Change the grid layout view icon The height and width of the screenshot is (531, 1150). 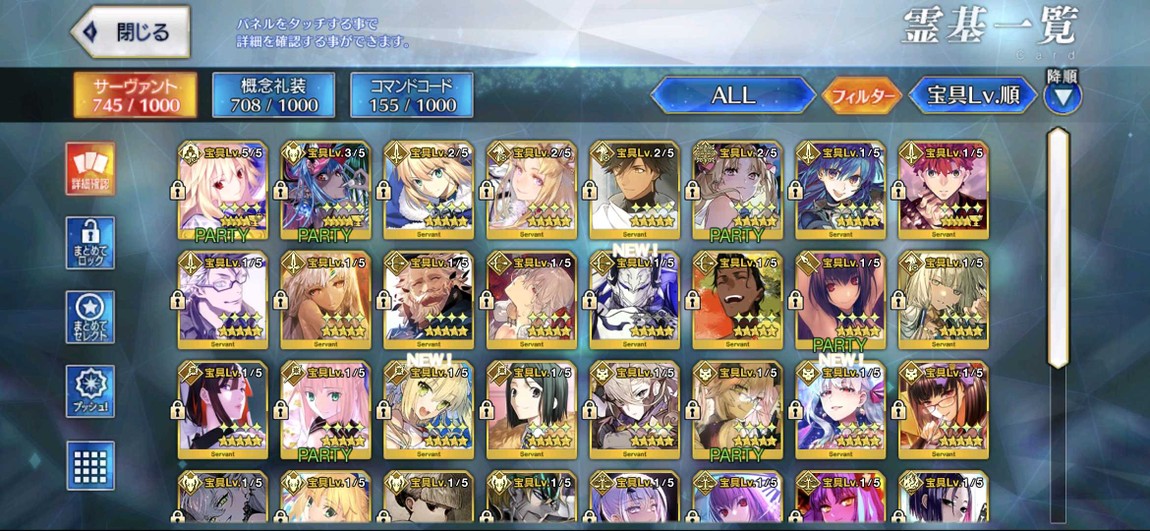90,465
